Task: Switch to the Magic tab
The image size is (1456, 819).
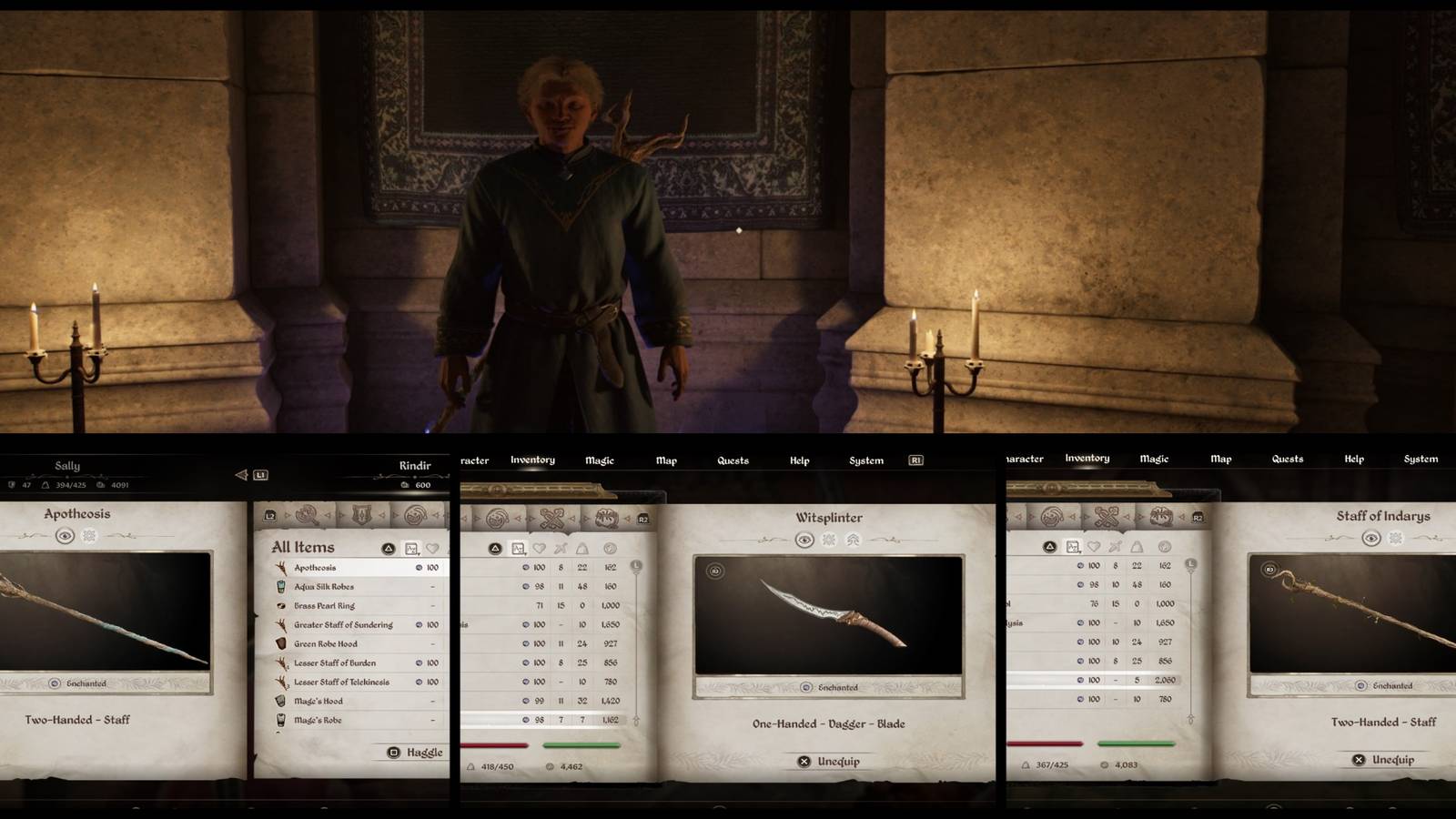Action: 600,460
